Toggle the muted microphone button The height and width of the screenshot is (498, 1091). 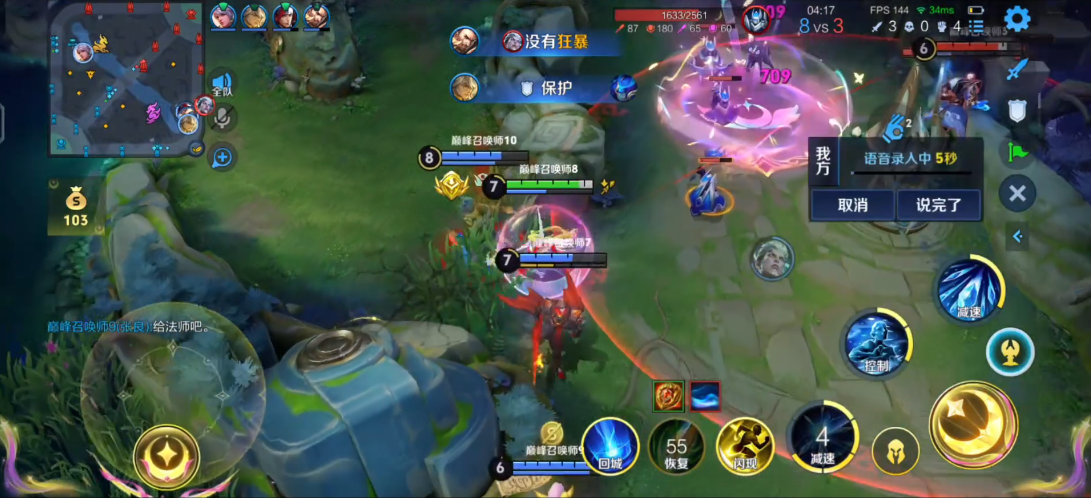point(221,119)
